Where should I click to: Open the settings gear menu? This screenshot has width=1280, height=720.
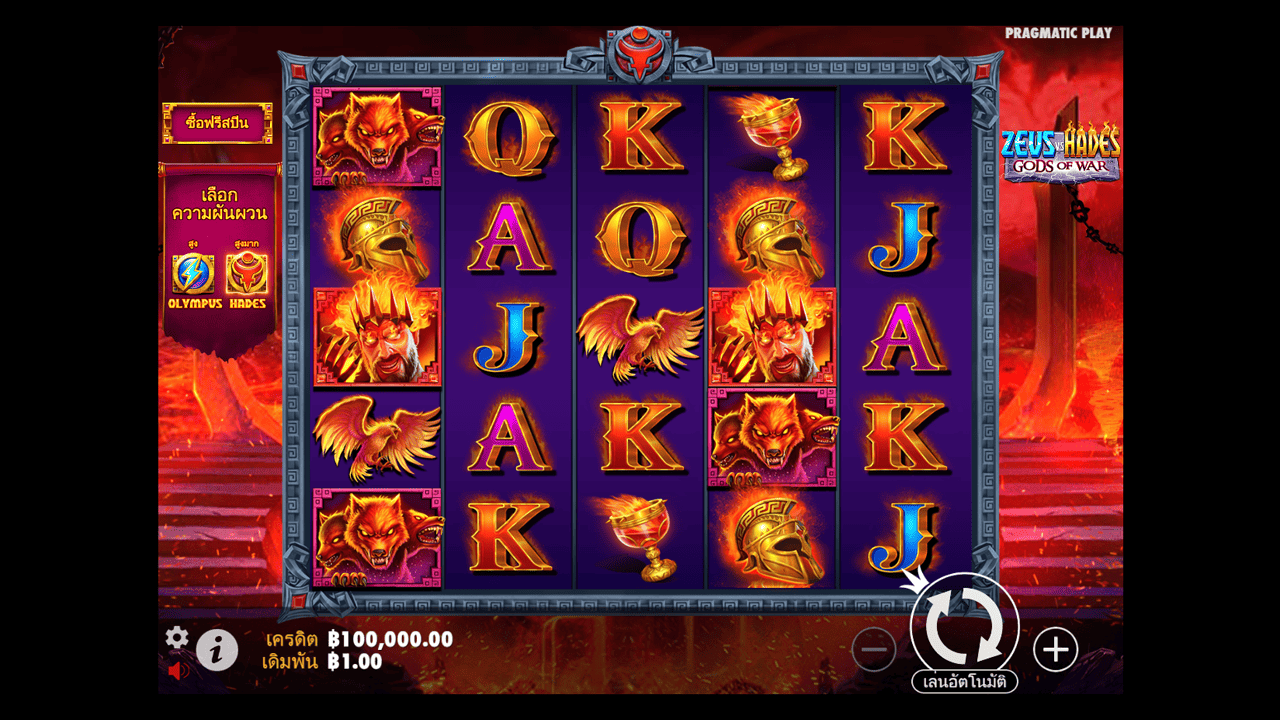(177, 637)
